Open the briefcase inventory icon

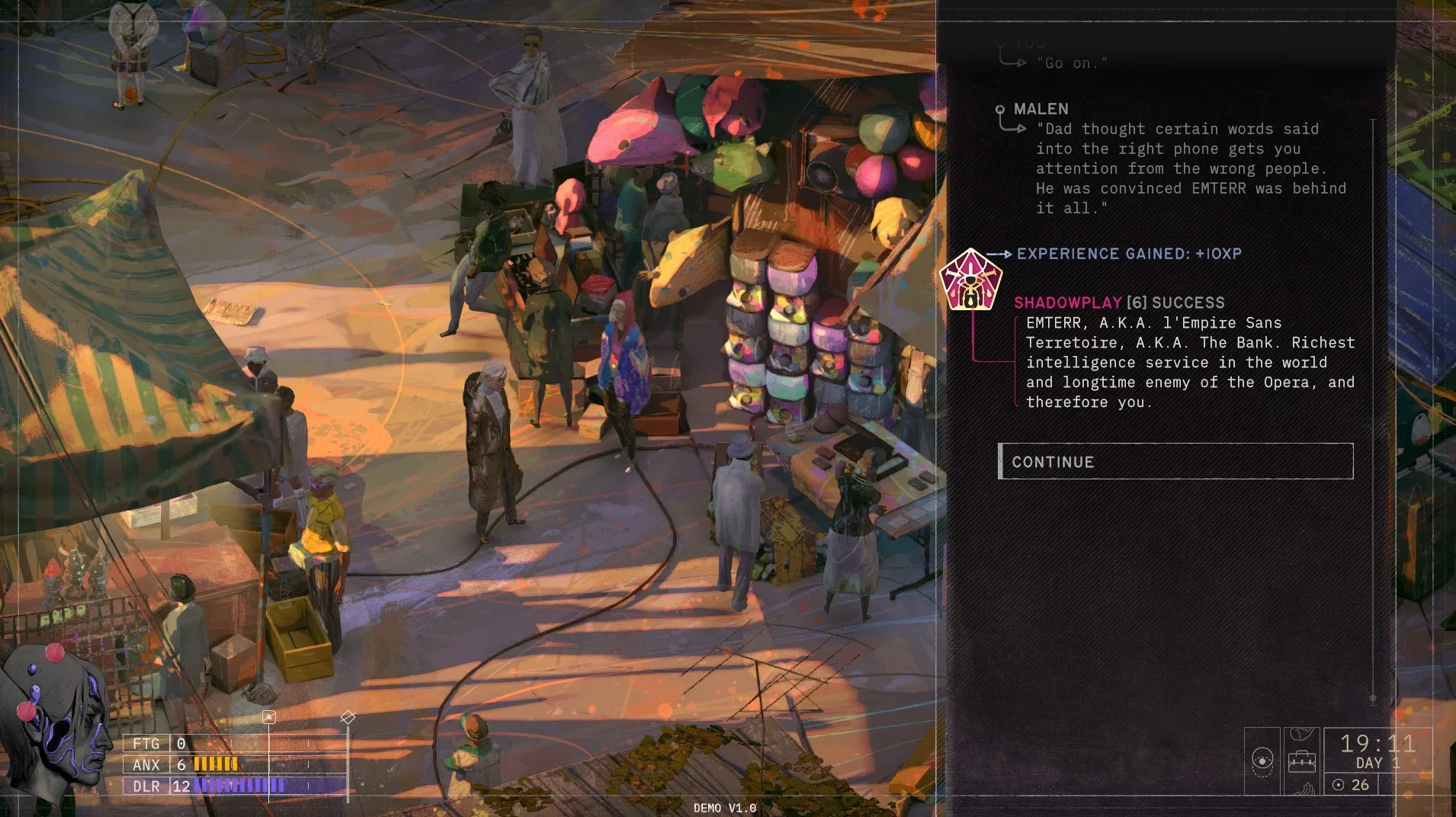(1302, 761)
